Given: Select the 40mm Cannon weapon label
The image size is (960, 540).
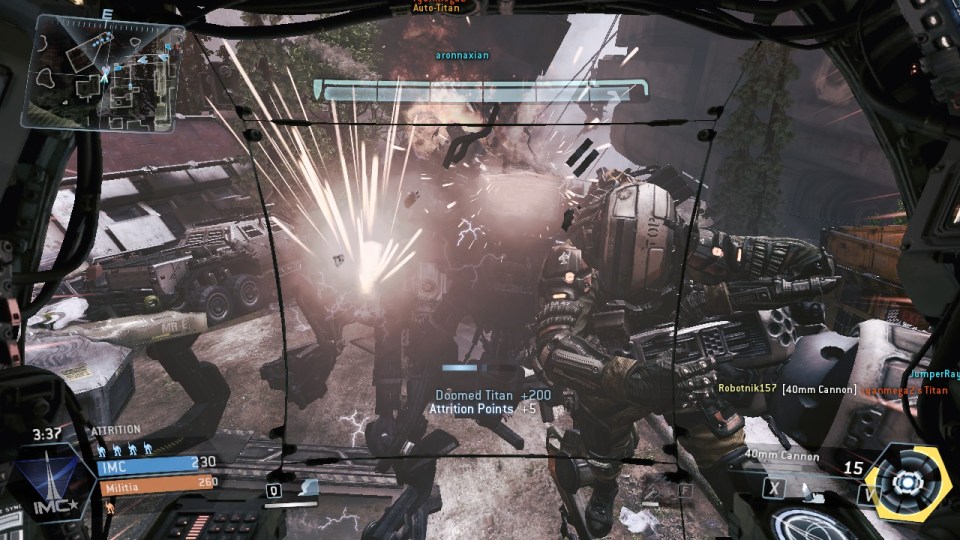Looking at the screenshot, I should coord(781,457).
